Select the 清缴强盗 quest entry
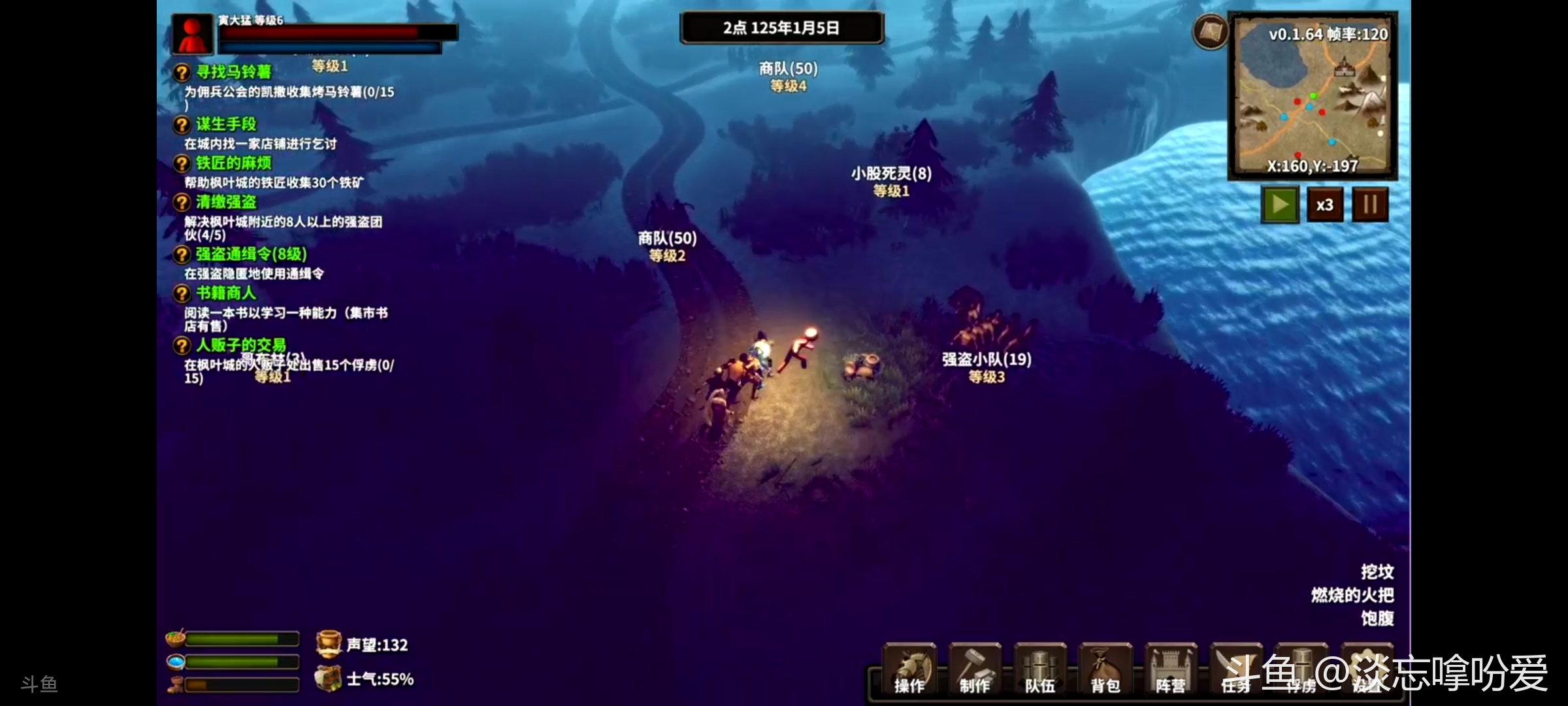 point(226,202)
